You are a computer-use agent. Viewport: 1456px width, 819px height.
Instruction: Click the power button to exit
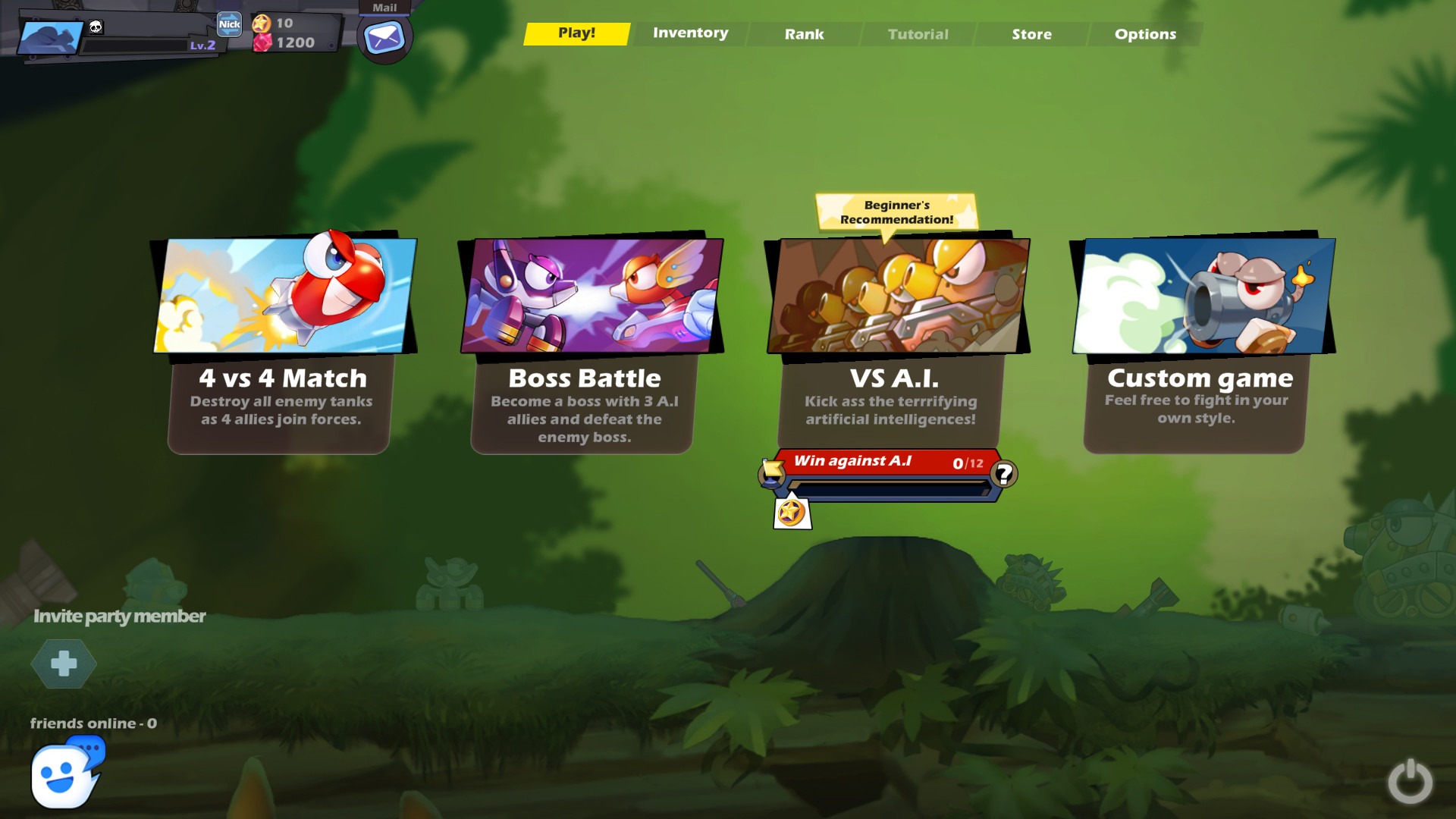tap(1410, 781)
